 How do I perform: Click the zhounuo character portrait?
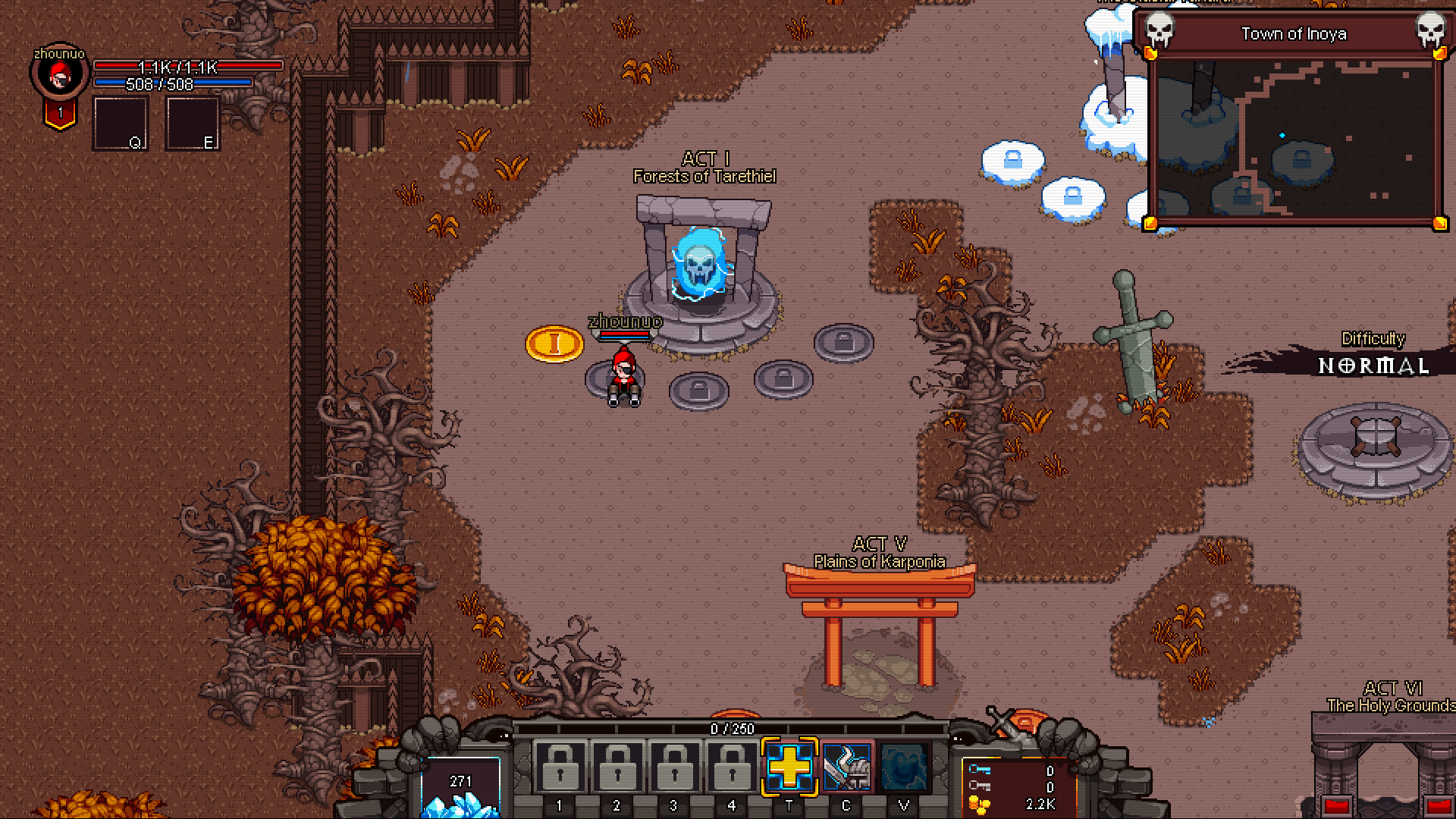coord(59,74)
